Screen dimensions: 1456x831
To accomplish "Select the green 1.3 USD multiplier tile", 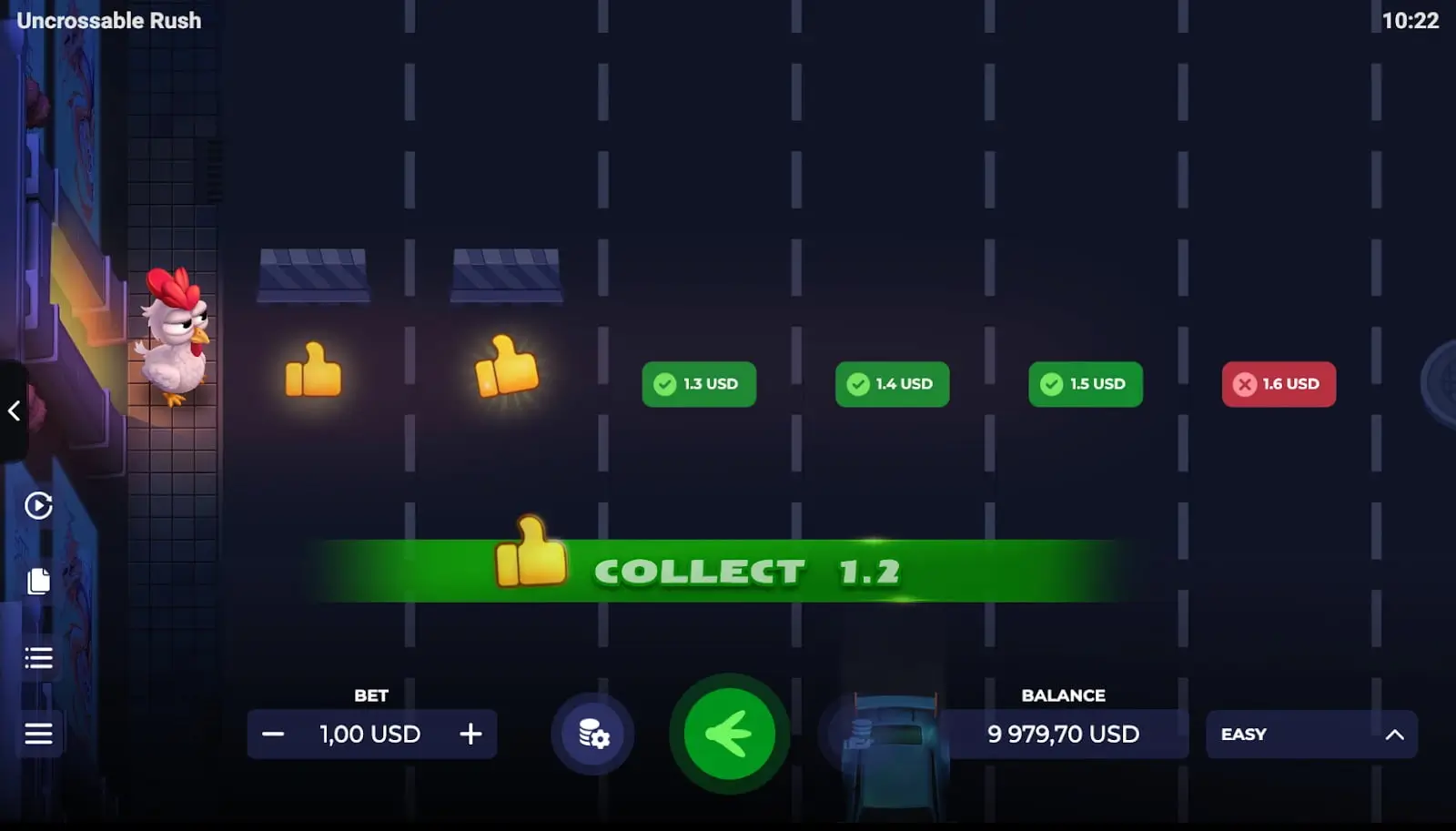I will (699, 384).
